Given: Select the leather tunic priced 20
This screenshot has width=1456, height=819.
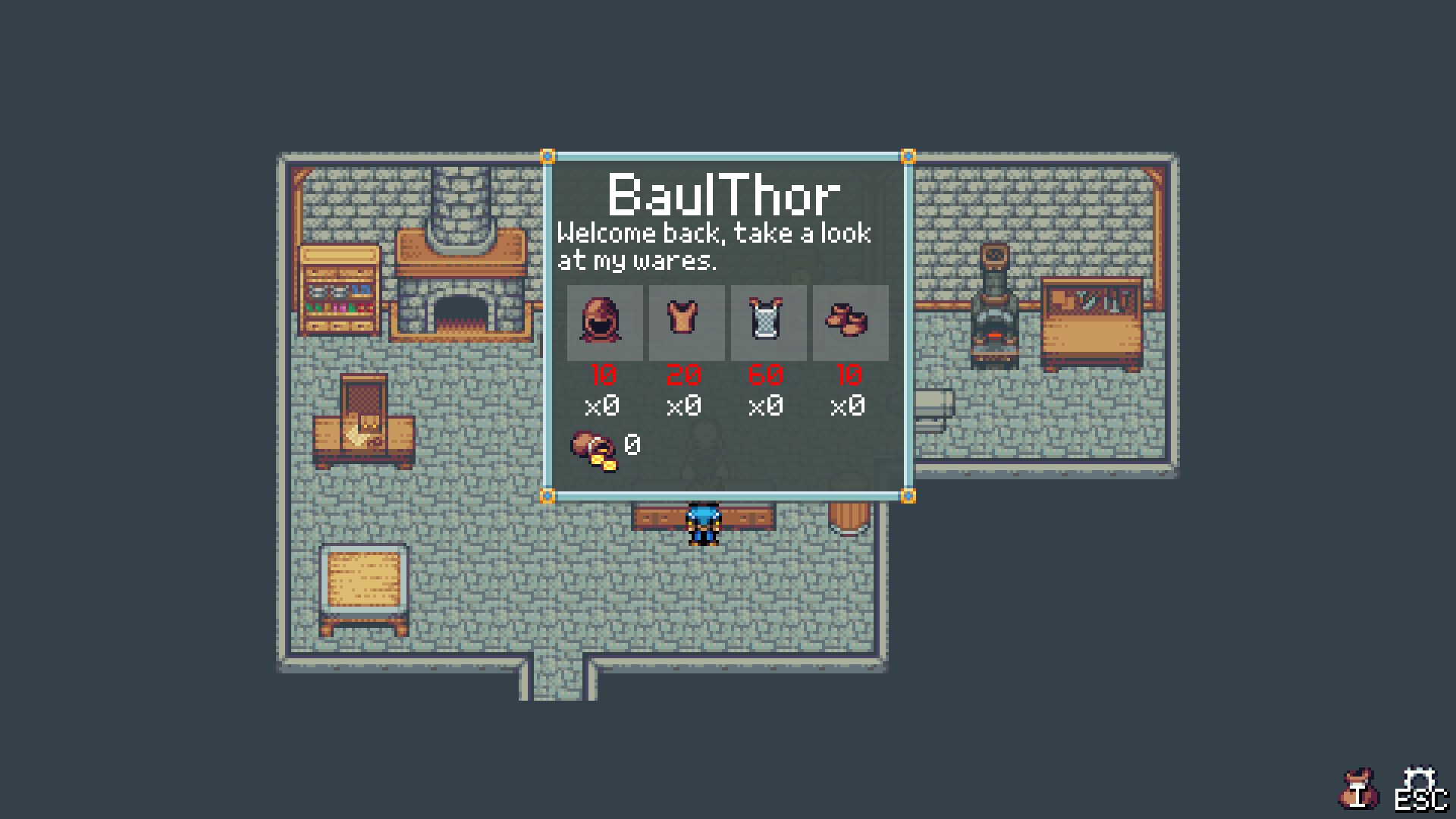Looking at the screenshot, I should coord(685,323).
